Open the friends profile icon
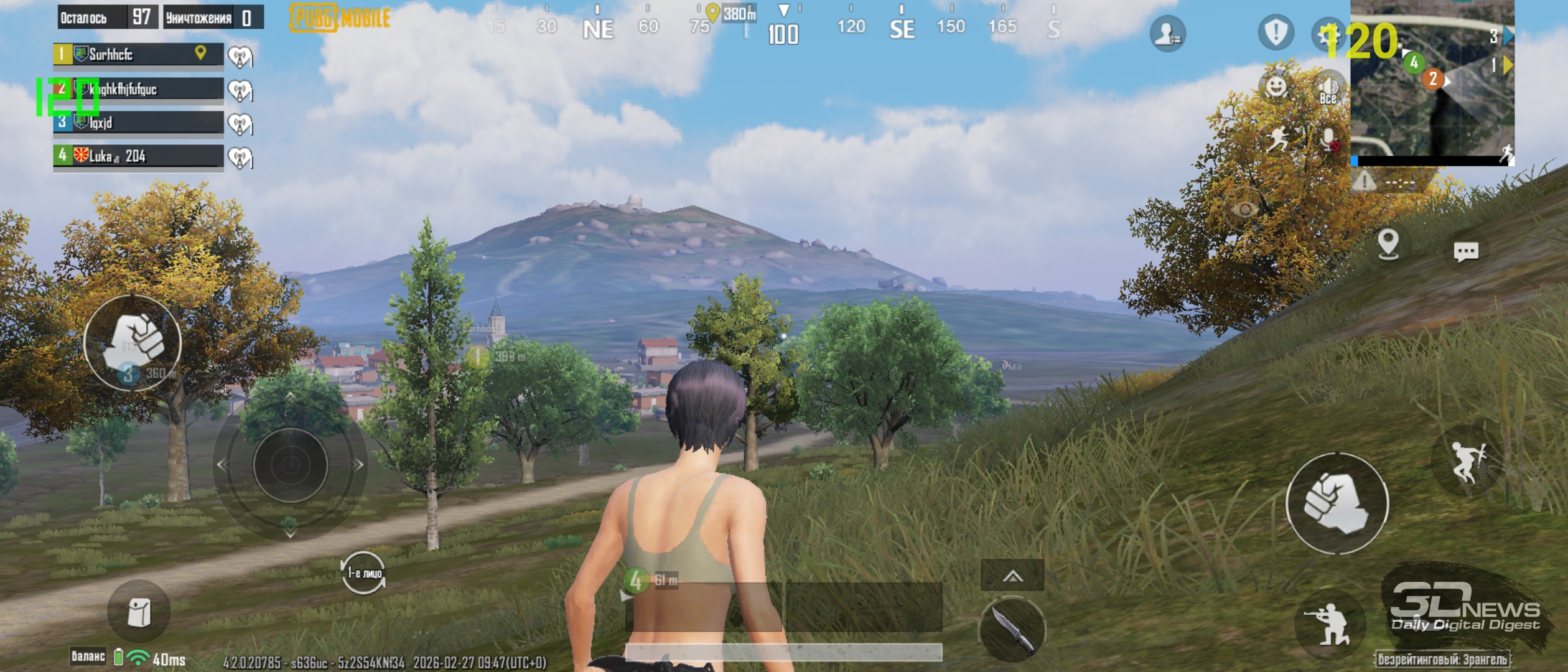Image resolution: width=1568 pixels, height=672 pixels. click(x=1167, y=34)
